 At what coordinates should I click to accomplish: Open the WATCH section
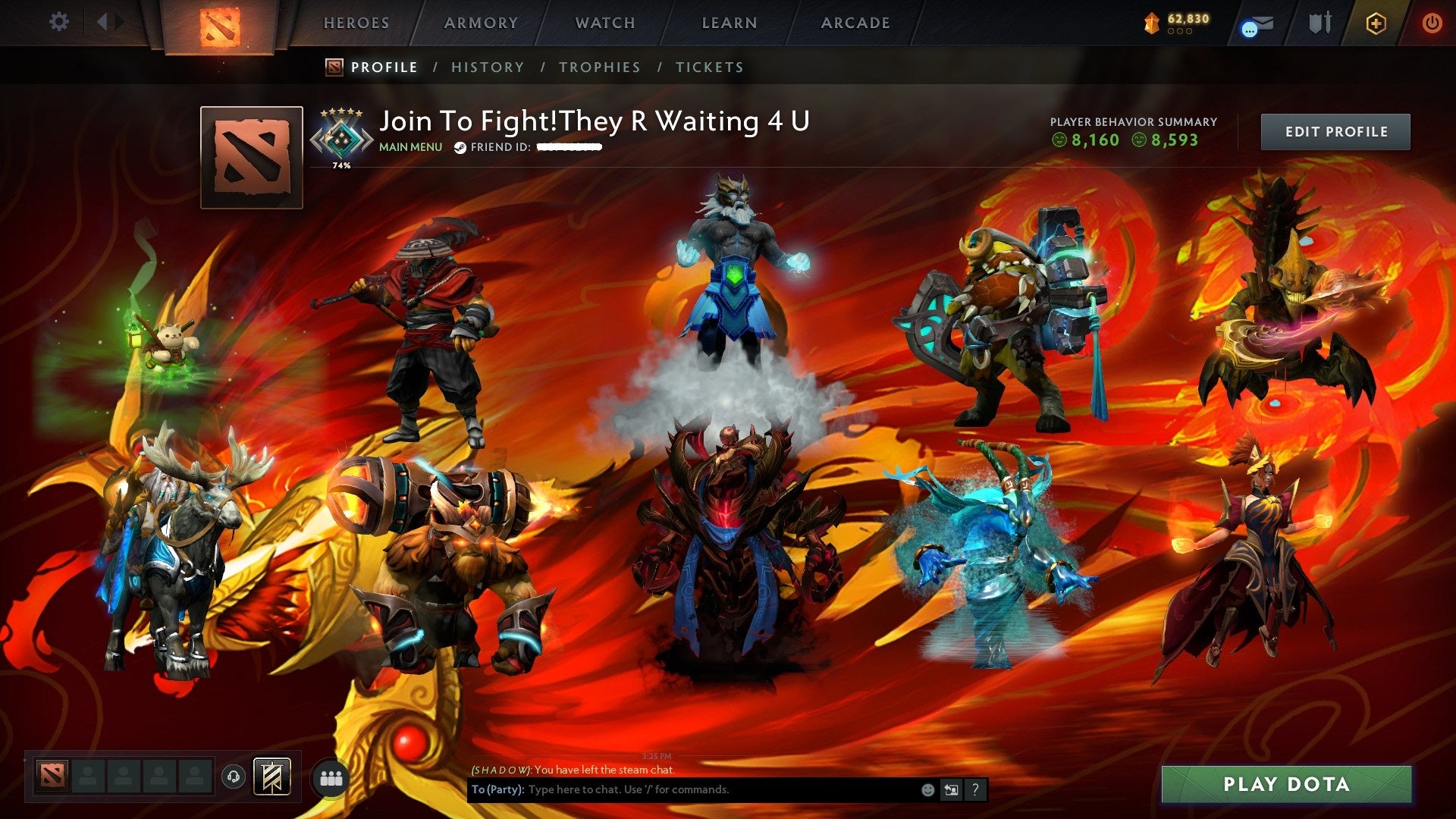(x=604, y=23)
